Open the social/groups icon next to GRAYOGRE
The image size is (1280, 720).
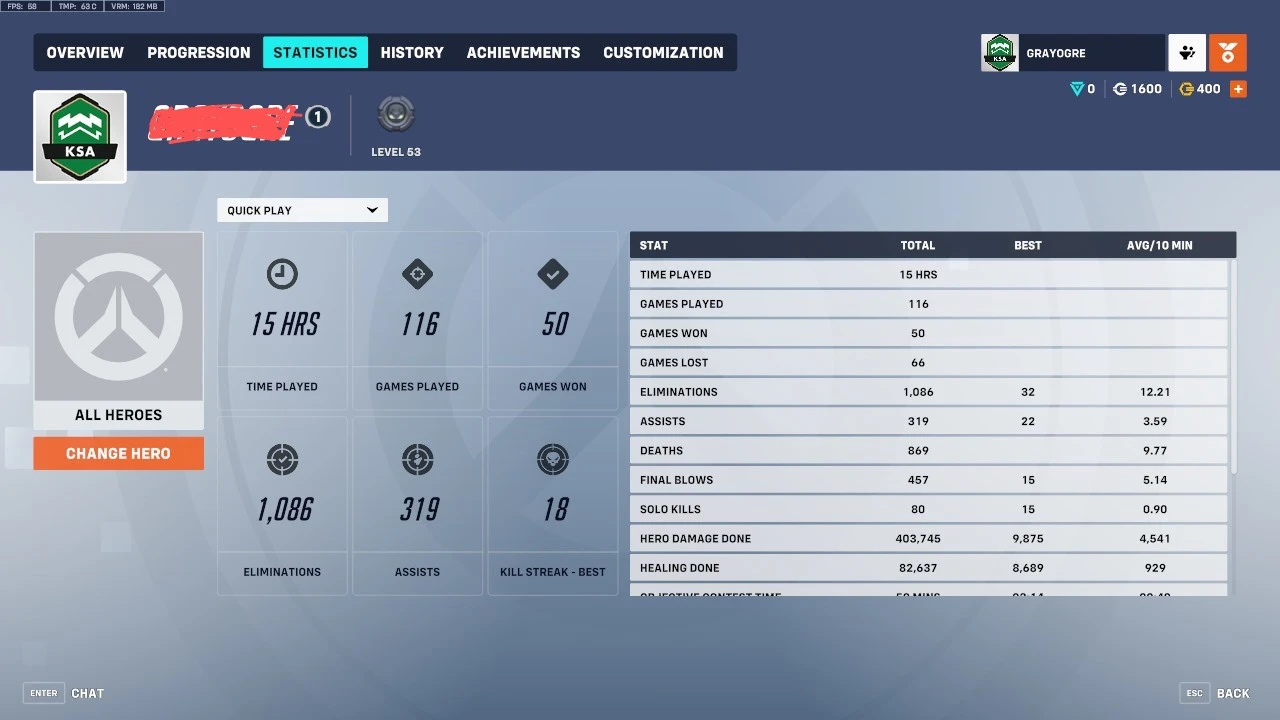point(1186,52)
